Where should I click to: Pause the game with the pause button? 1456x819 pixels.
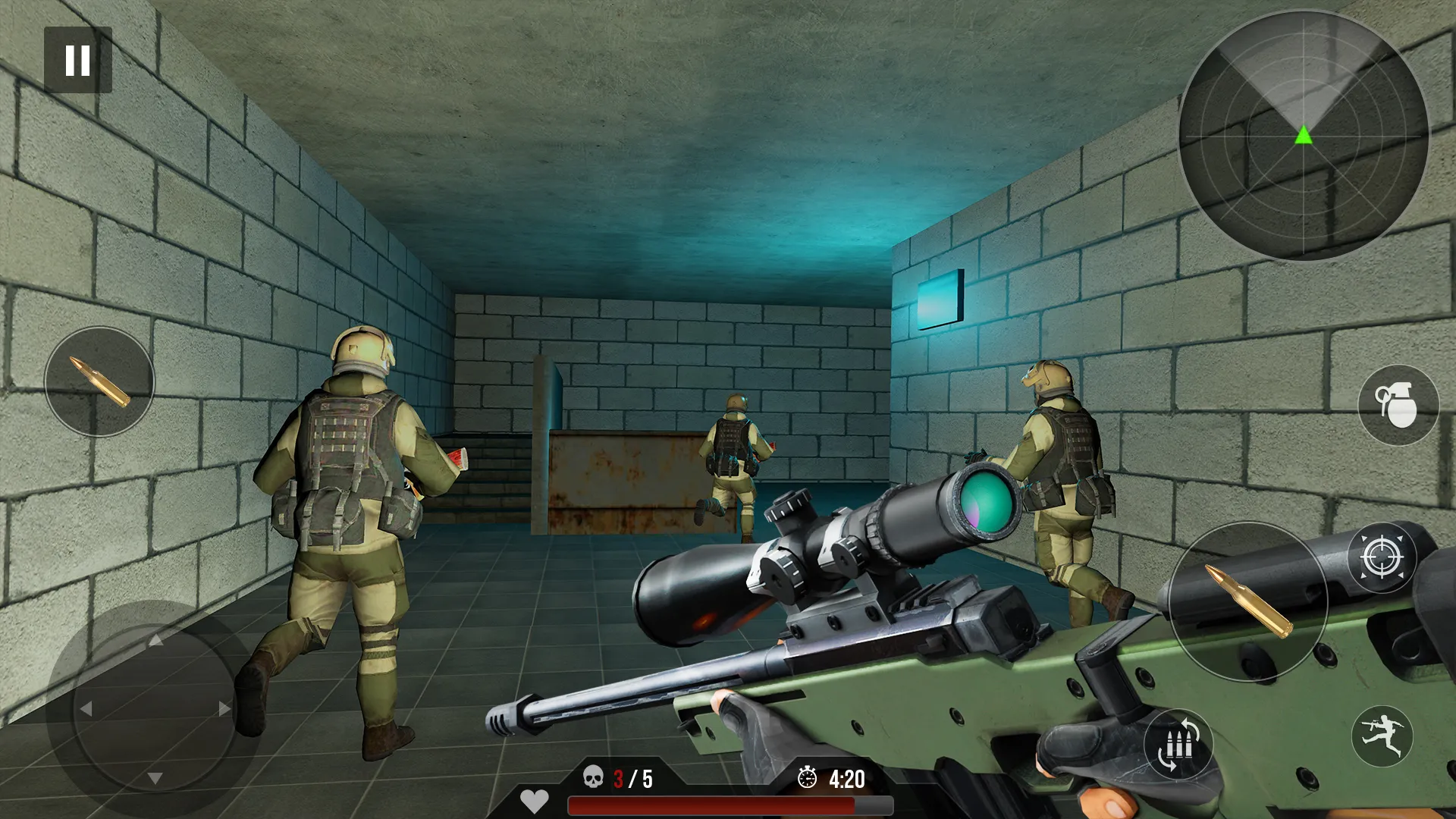point(78,60)
